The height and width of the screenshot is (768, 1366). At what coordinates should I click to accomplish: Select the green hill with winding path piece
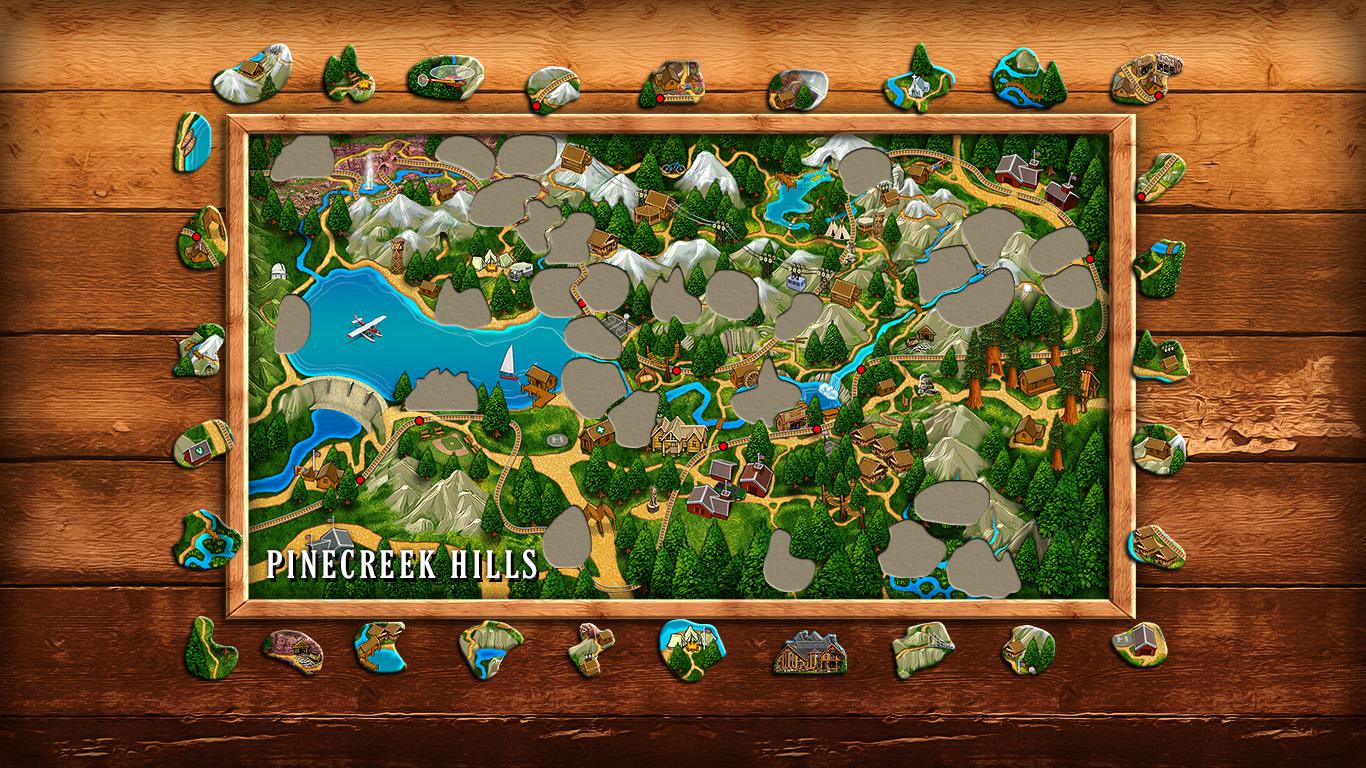point(210,650)
